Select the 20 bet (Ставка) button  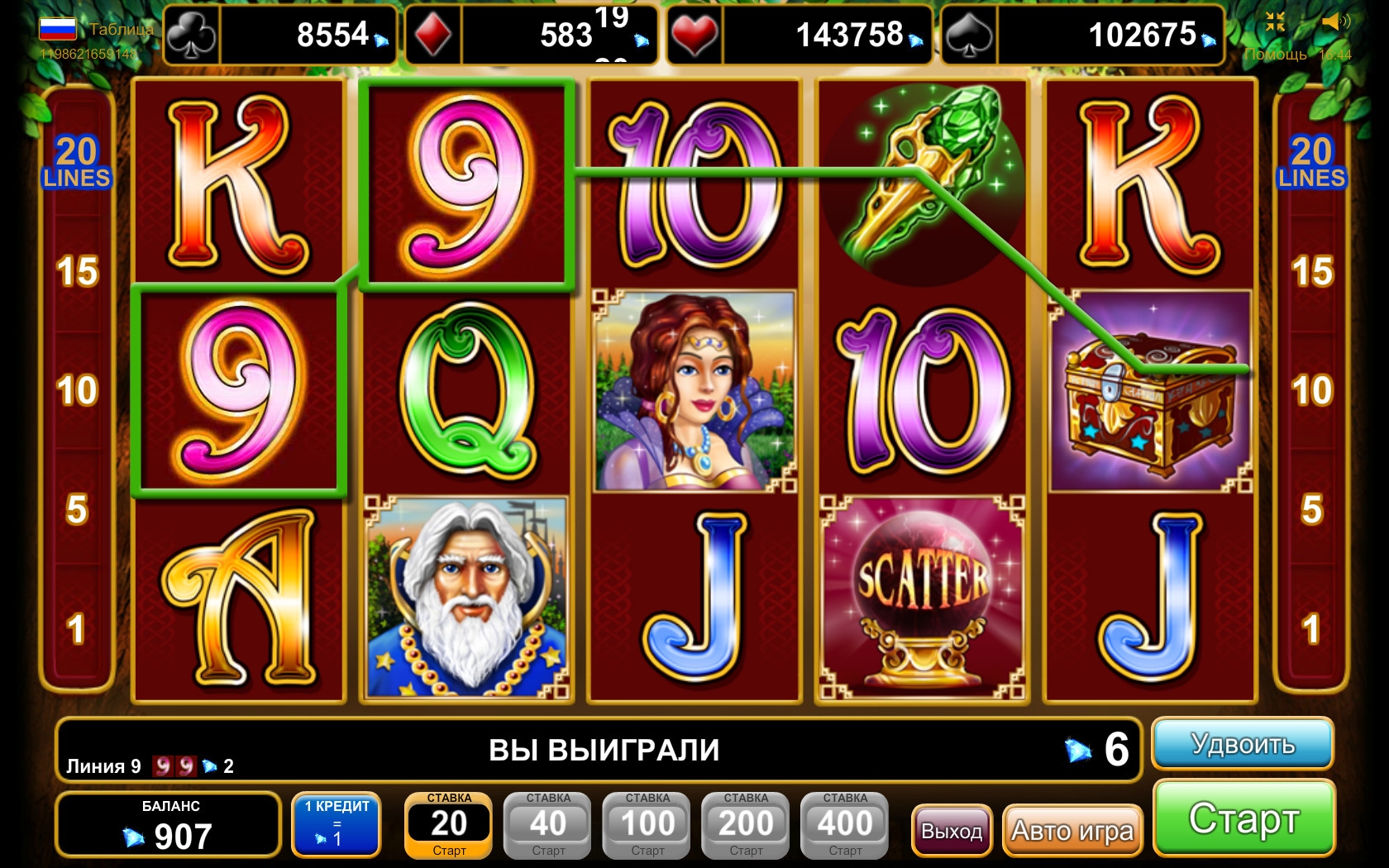(449, 825)
